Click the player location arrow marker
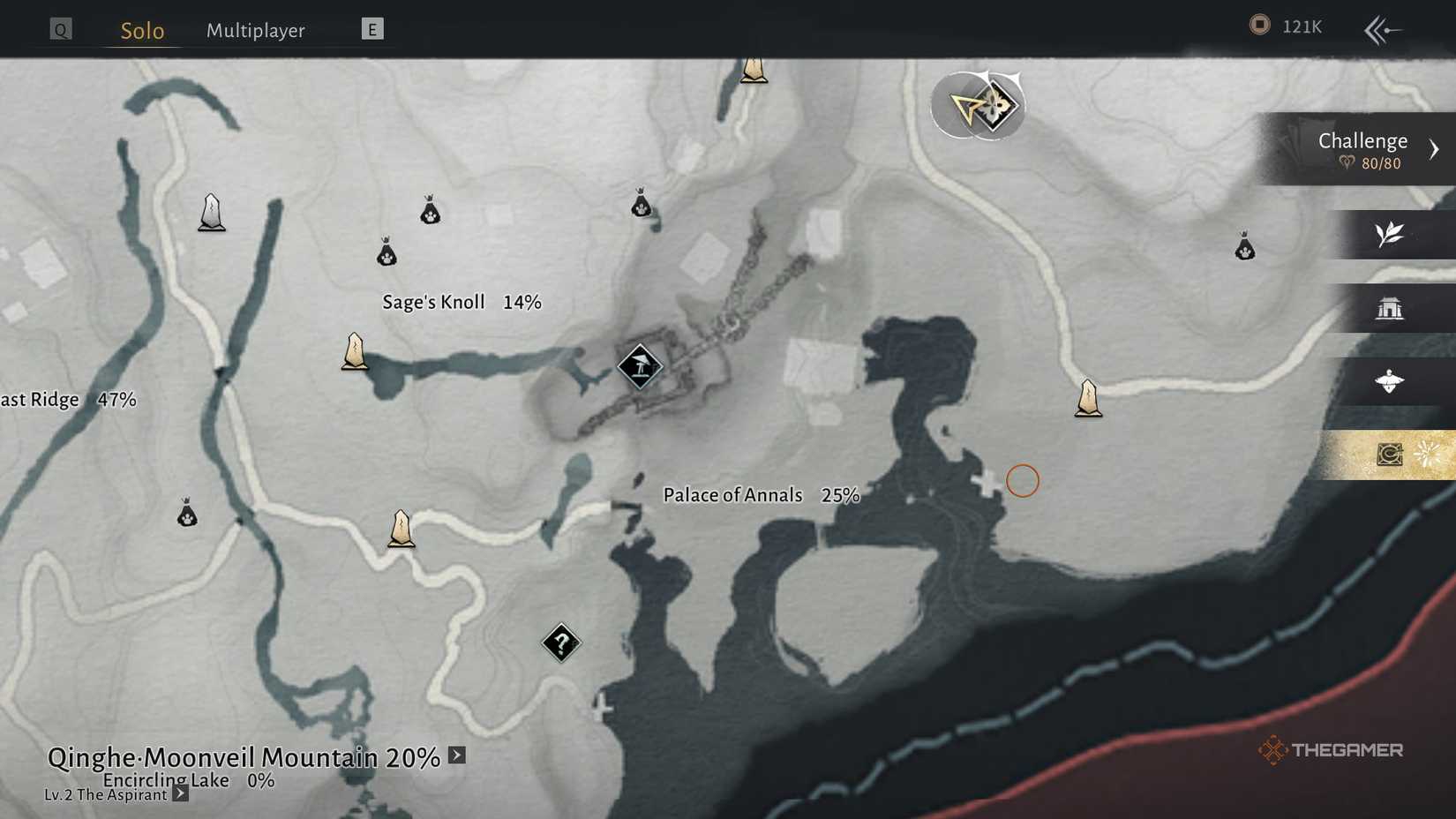This screenshot has width=1456, height=819. click(970, 108)
